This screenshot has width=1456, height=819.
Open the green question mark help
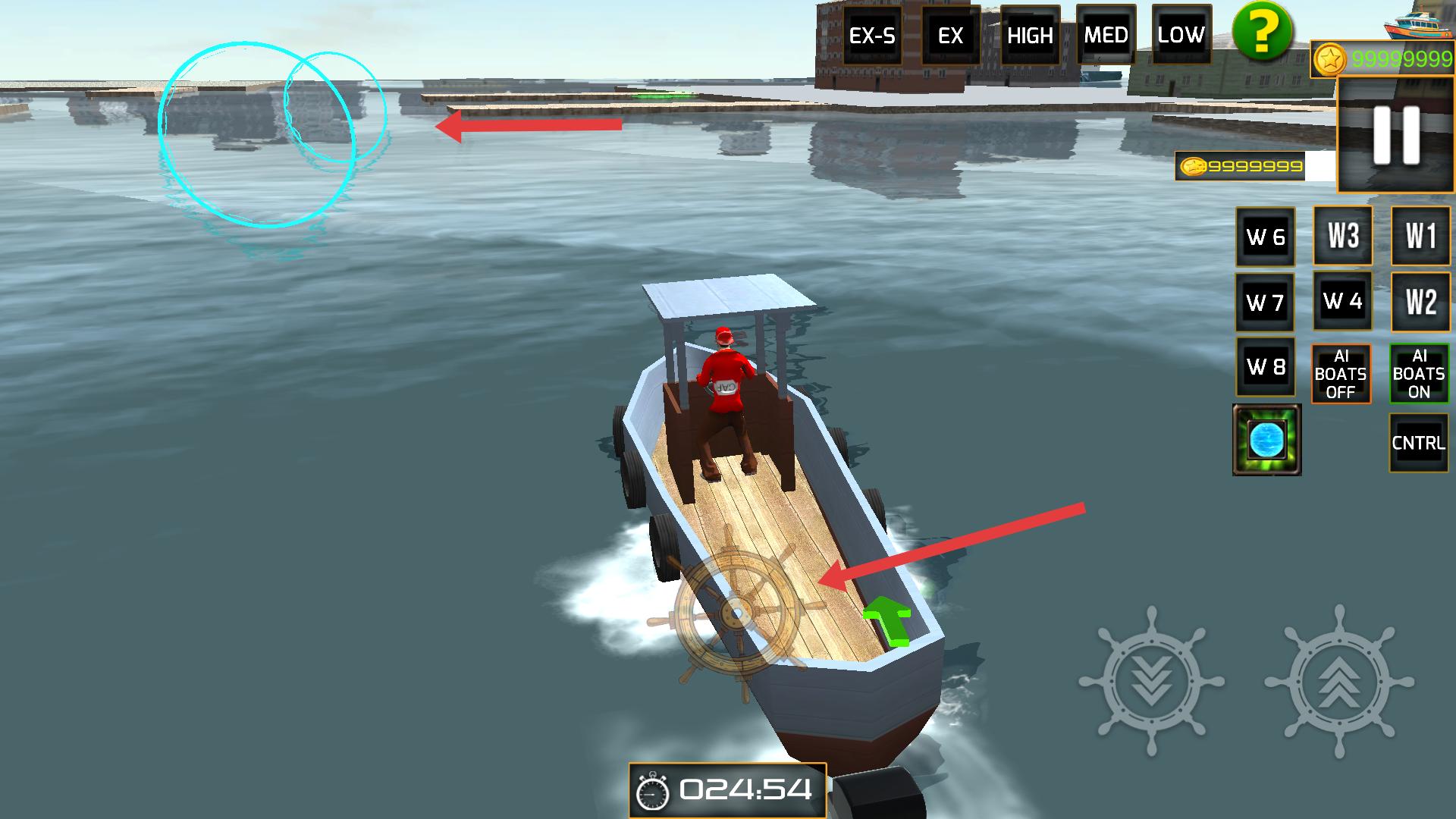click(1262, 32)
